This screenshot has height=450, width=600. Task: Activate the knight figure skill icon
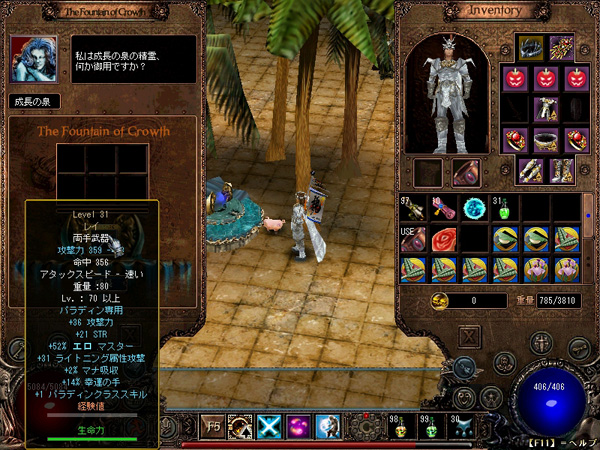coord(327,425)
